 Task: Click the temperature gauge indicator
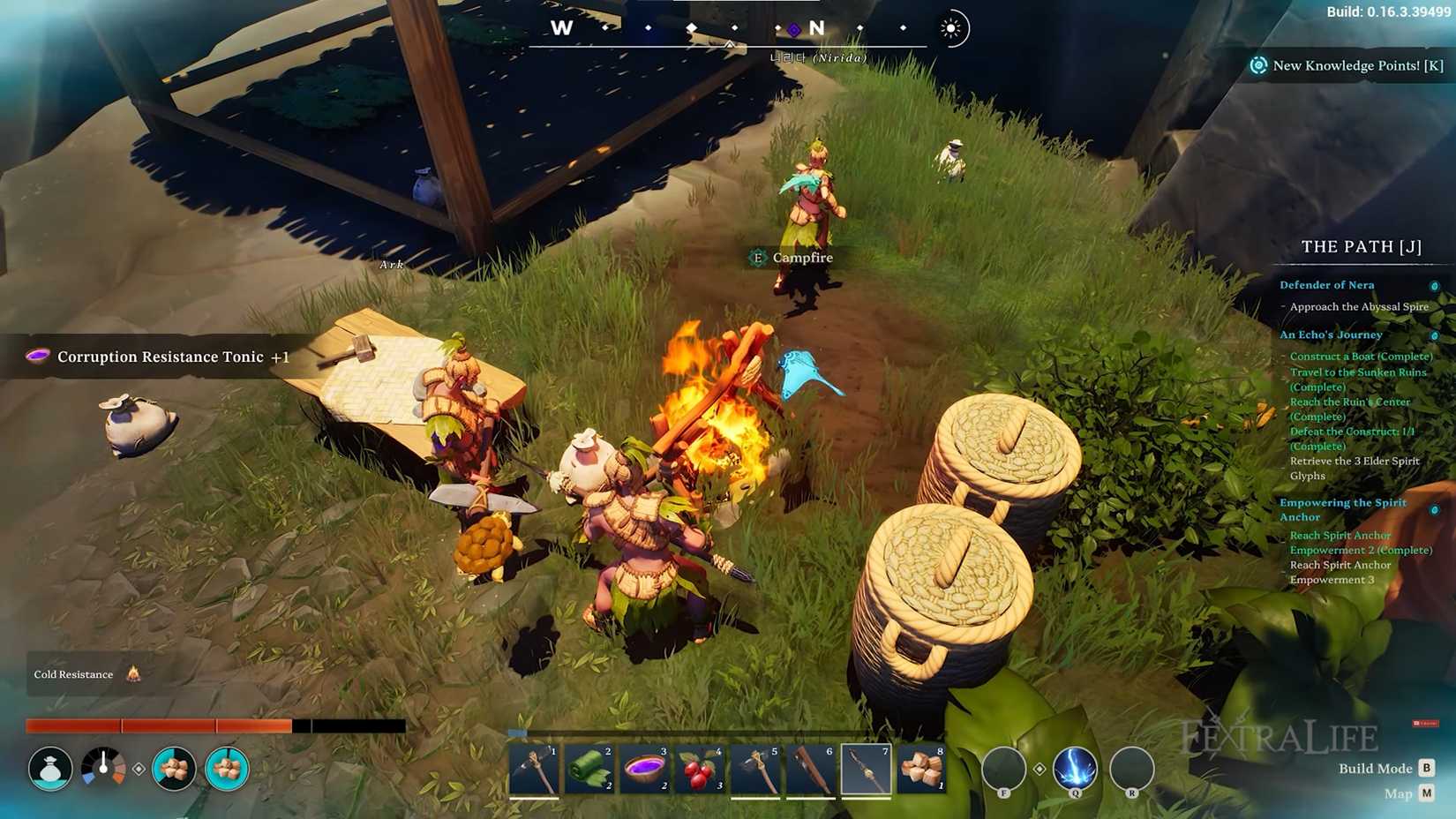click(x=105, y=768)
